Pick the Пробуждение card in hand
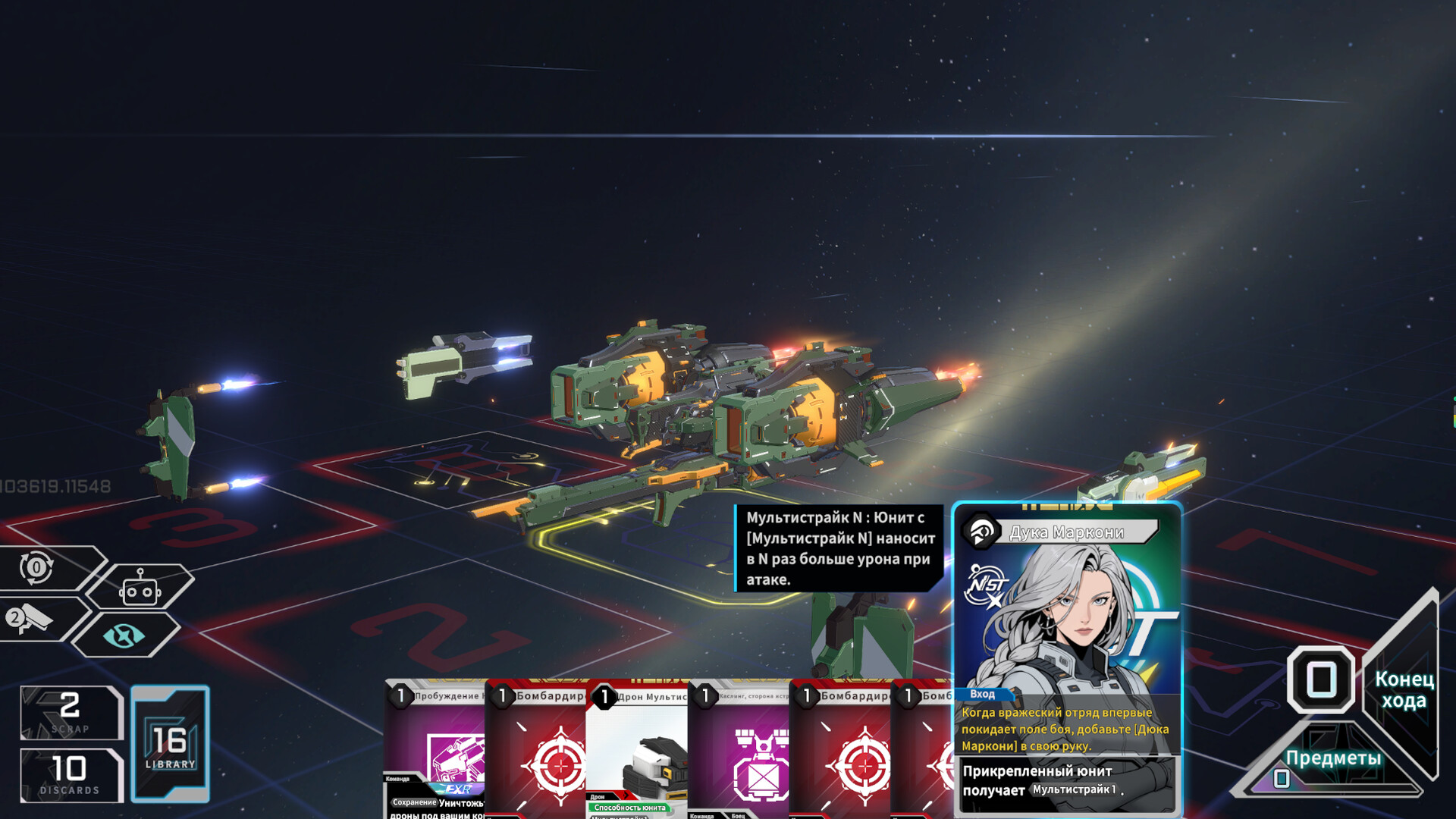 [435, 751]
